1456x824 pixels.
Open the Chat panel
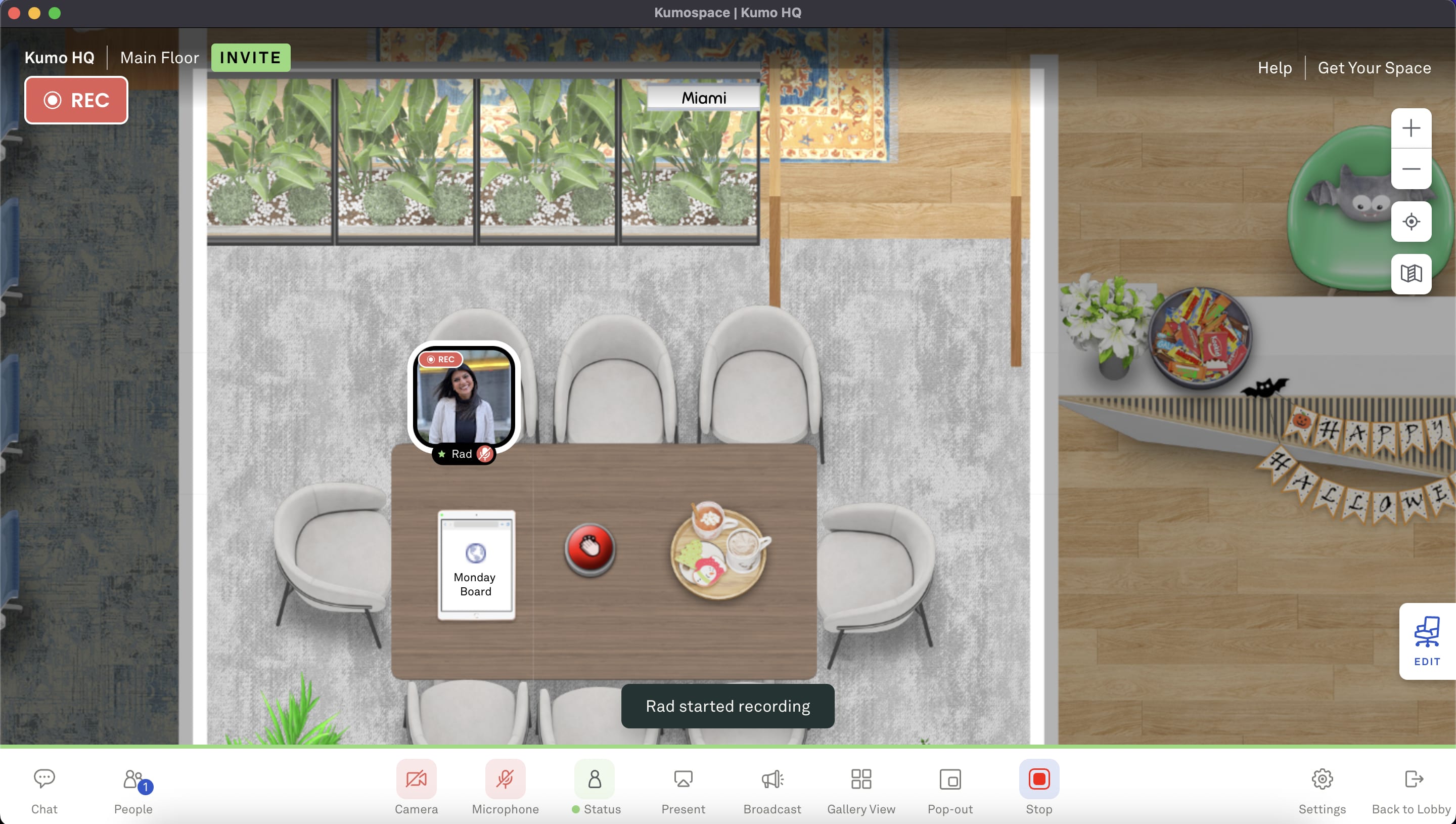pos(44,789)
